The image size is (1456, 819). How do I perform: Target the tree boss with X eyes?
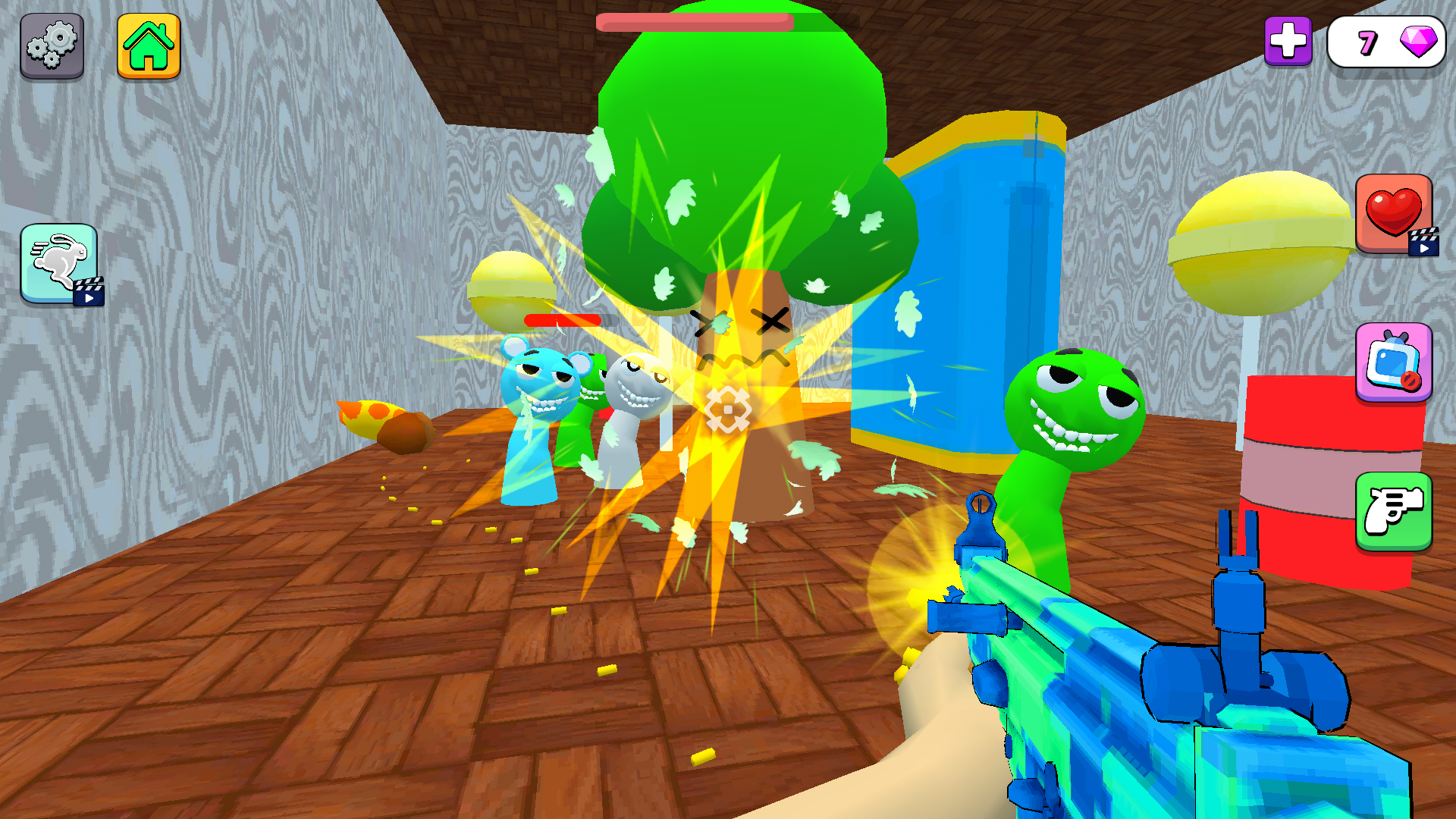coord(739,326)
